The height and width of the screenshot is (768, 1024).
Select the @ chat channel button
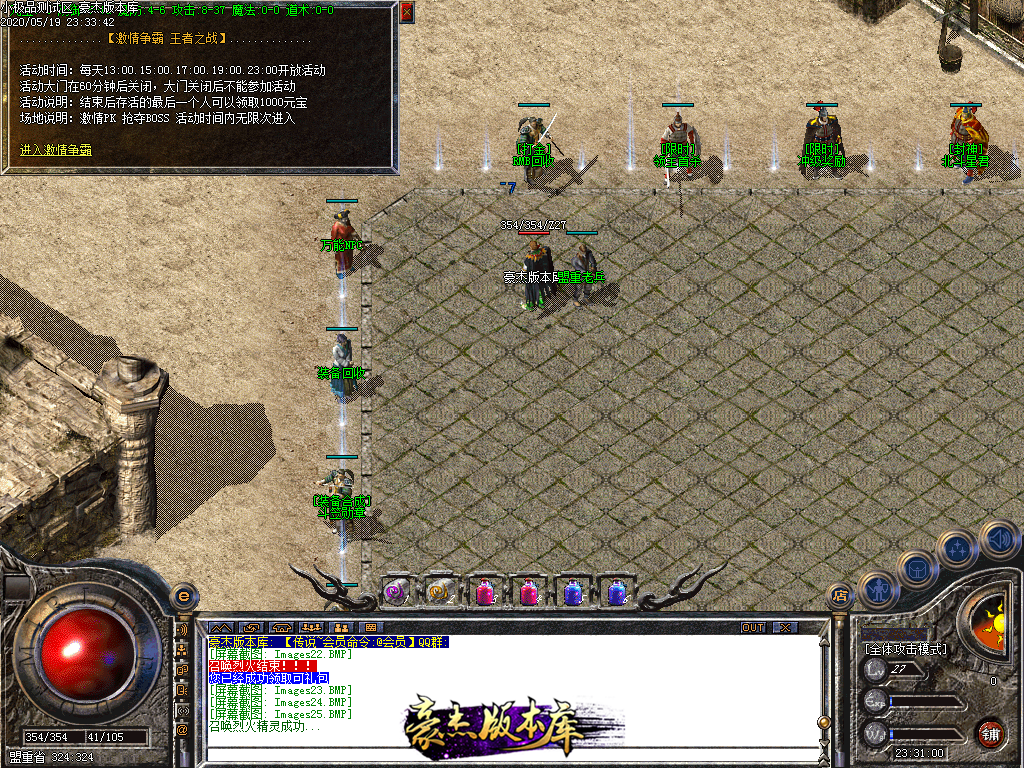(183, 729)
